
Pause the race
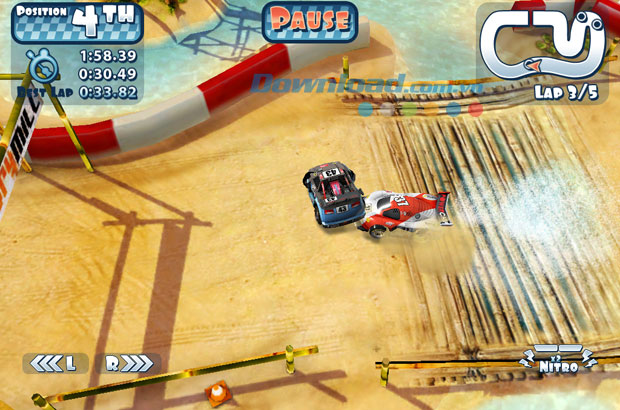click(310, 21)
